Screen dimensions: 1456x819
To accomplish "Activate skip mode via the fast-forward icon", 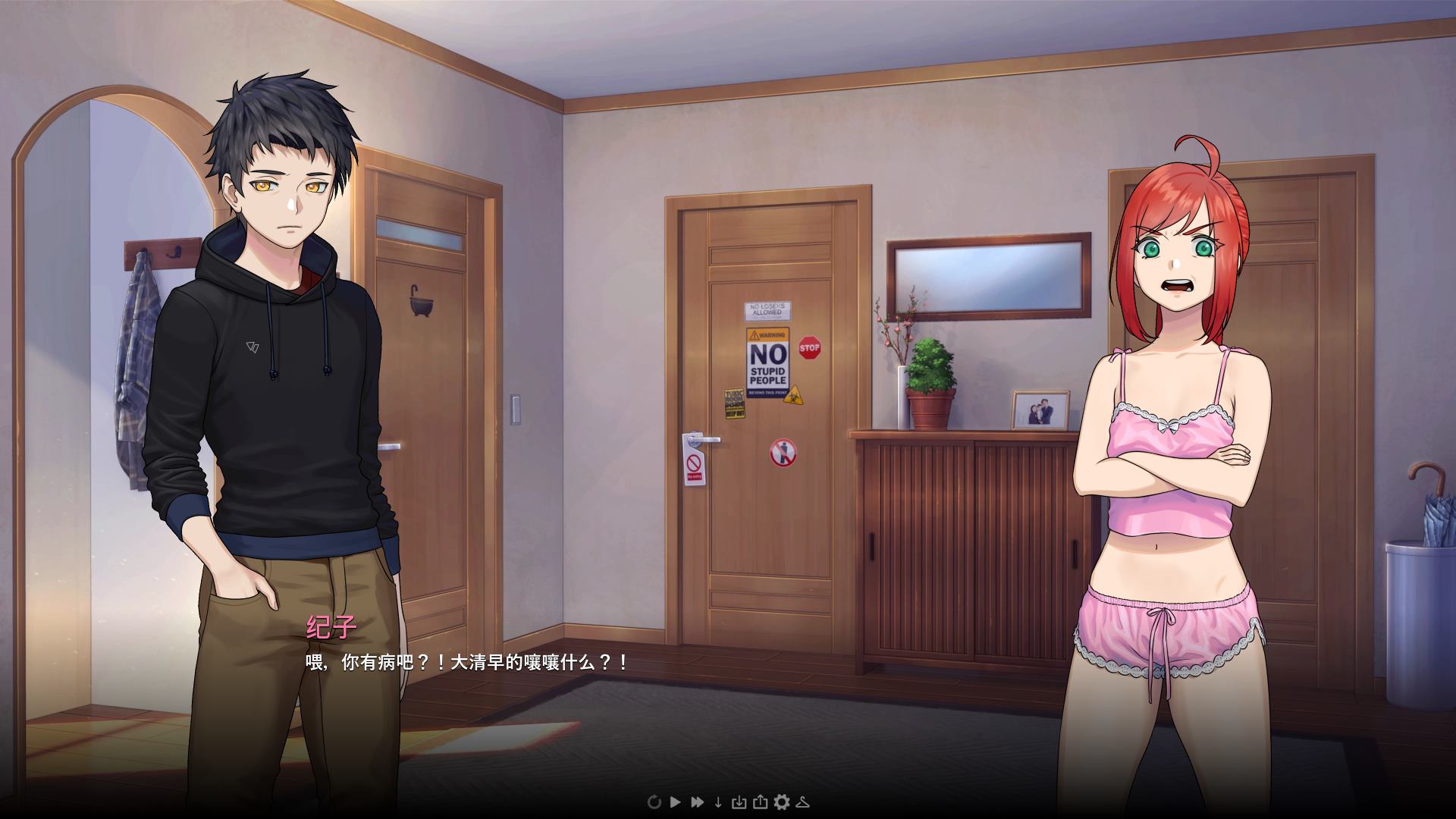I will pyautogui.click(x=697, y=802).
